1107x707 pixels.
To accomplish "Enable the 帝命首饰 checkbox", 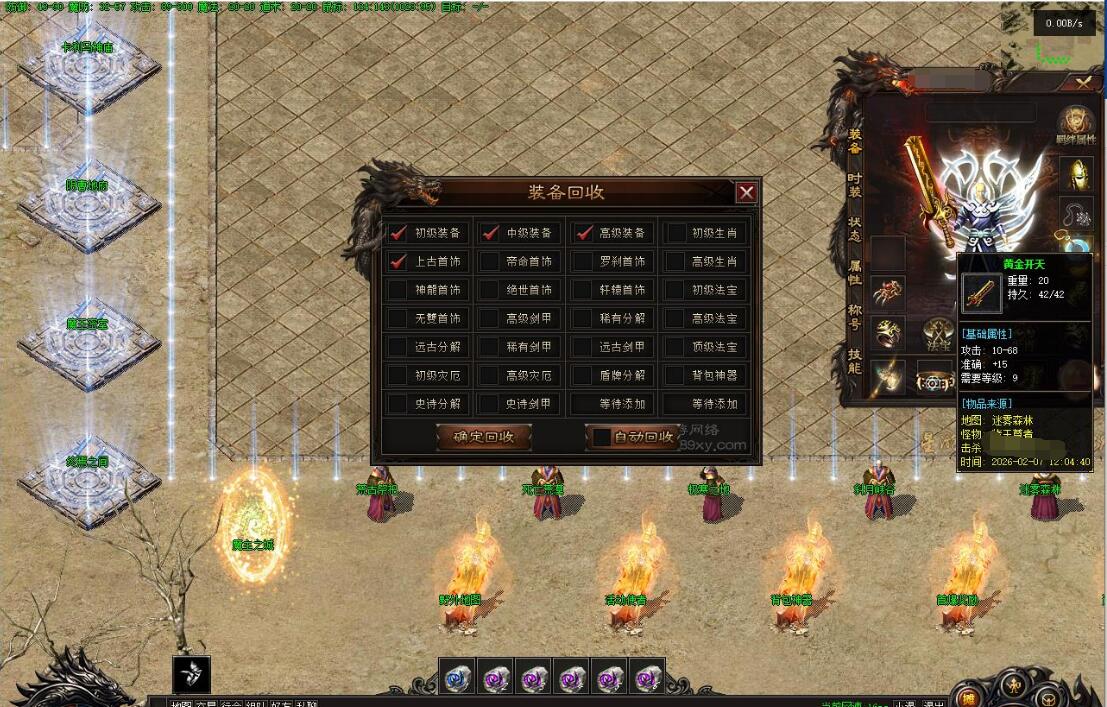I will [x=490, y=262].
